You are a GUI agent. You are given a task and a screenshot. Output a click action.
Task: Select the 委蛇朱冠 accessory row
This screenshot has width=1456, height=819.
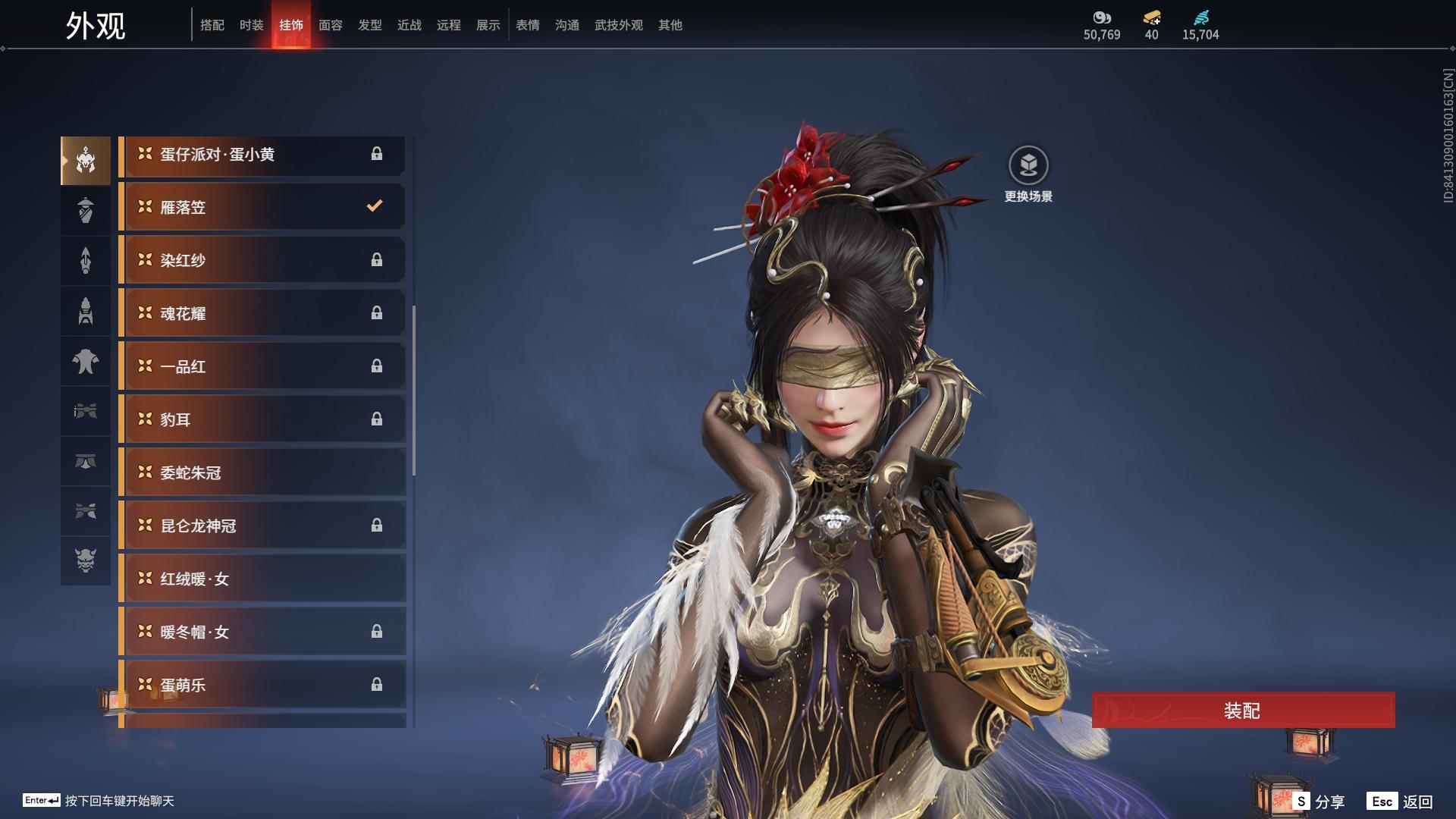(x=262, y=472)
